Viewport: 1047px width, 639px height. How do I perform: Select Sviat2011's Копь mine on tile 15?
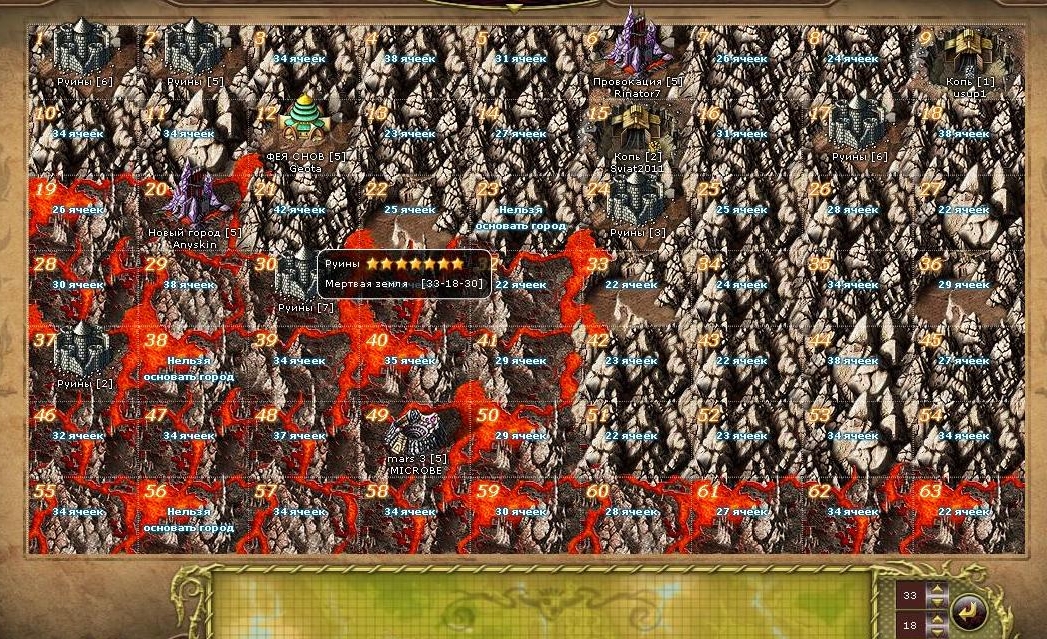[x=637, y=130]
